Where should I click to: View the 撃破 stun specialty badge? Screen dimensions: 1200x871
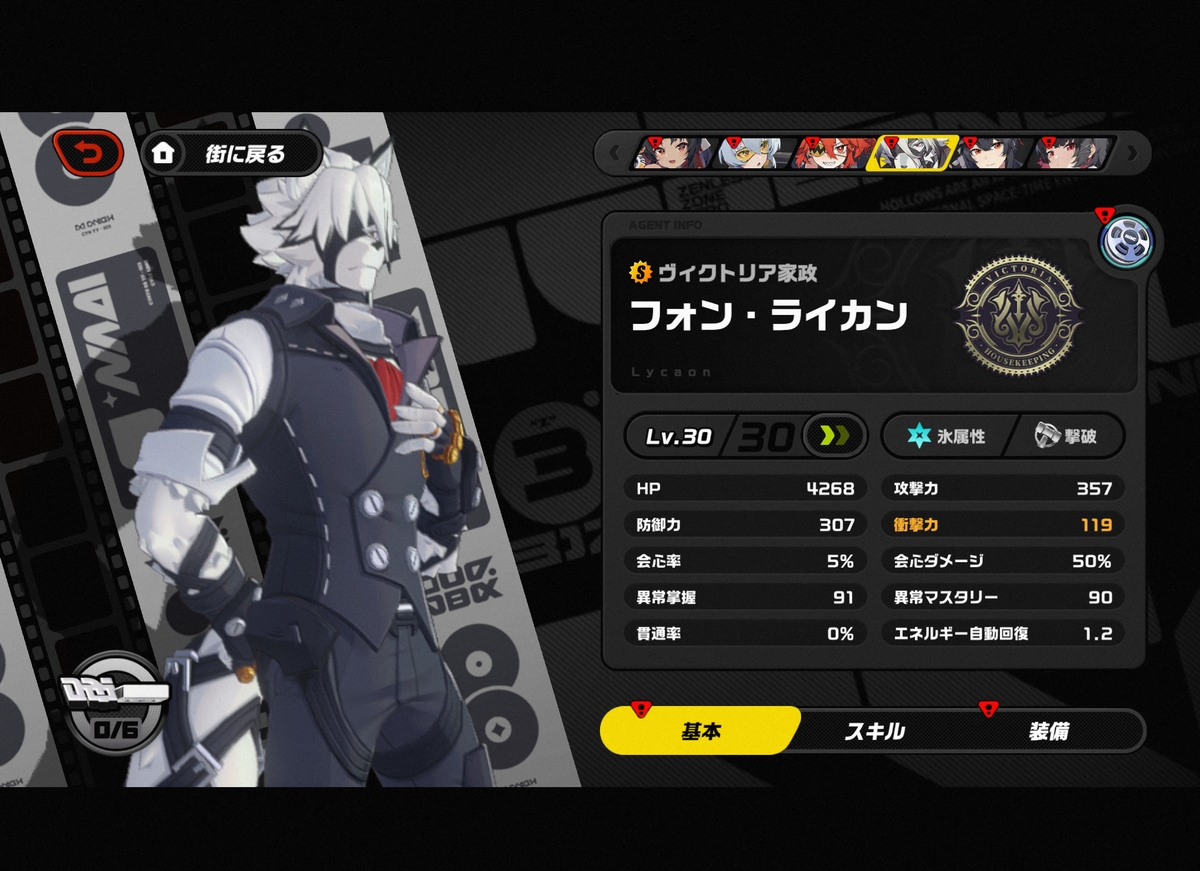click(x=1064, y=436)
